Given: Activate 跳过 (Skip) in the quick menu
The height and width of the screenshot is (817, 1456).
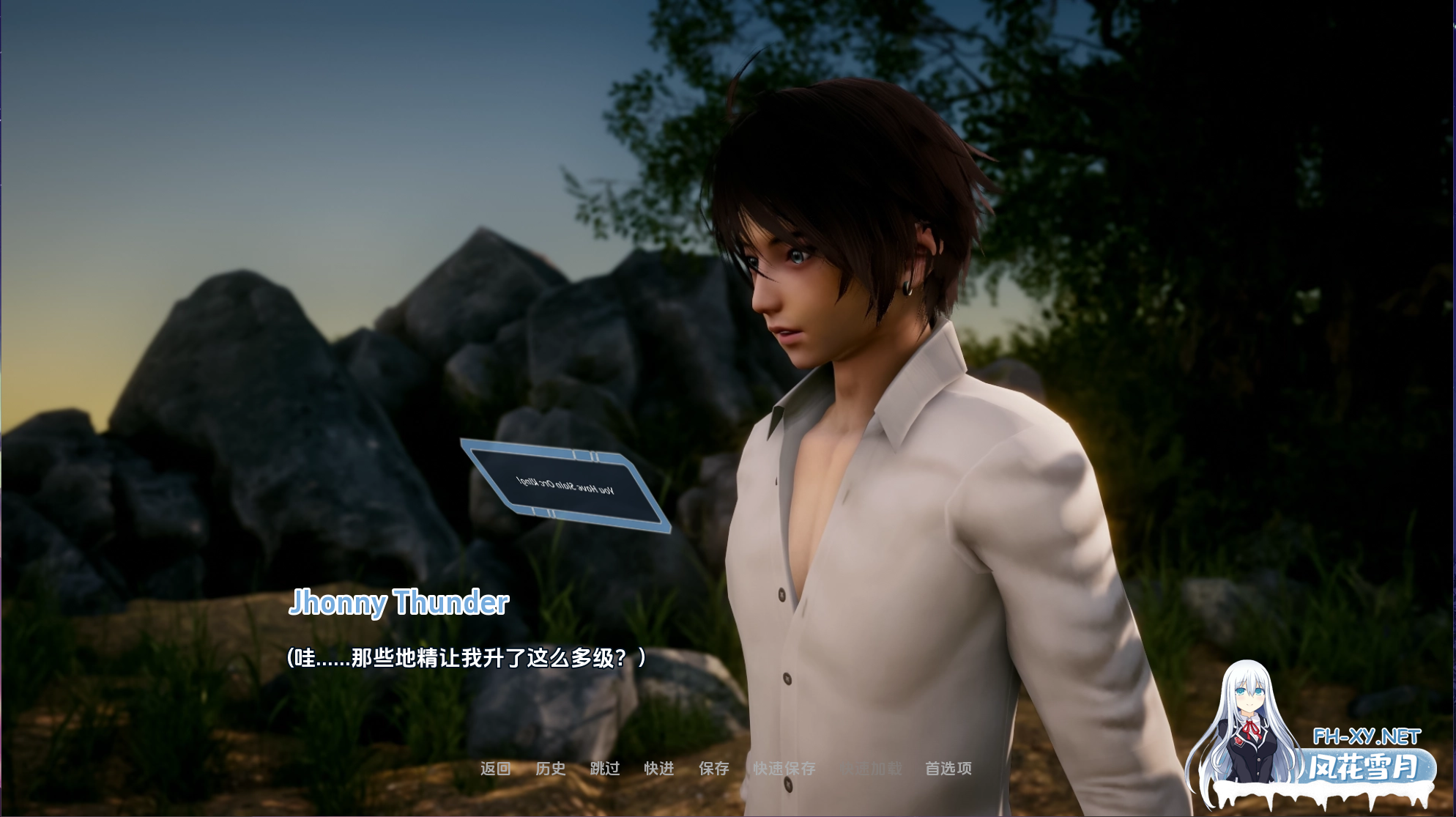Looking at the screenshot, I should pos(605,768).
